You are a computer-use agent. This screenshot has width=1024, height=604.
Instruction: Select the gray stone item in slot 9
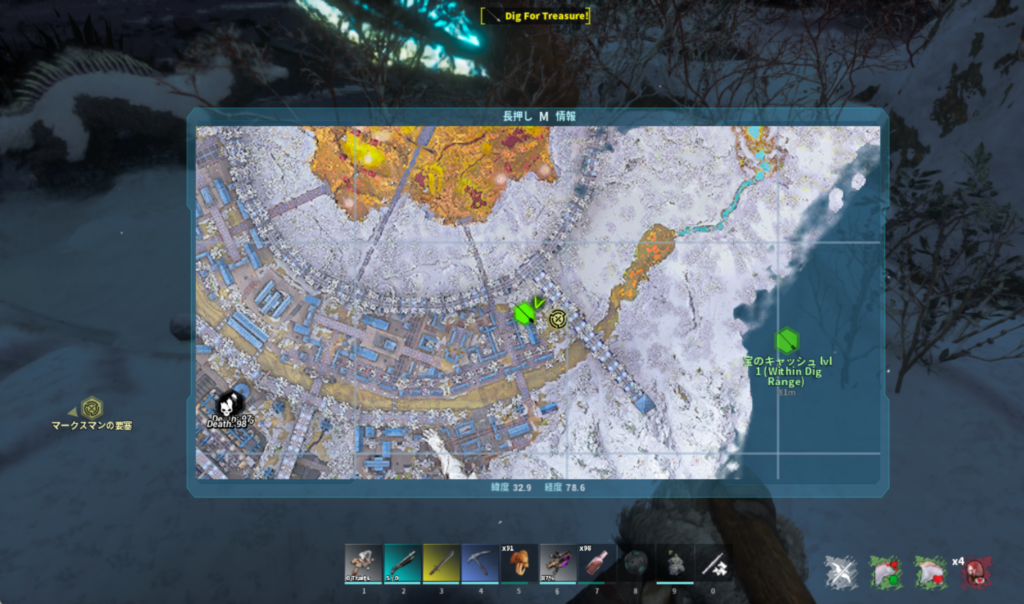pos(675,564)
